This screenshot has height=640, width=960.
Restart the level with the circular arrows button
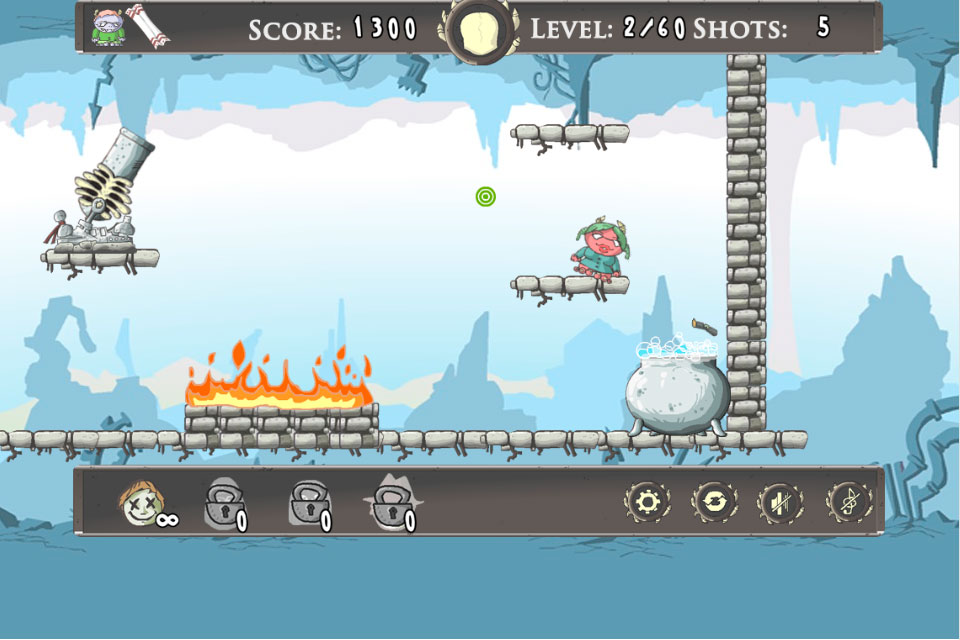714,501
